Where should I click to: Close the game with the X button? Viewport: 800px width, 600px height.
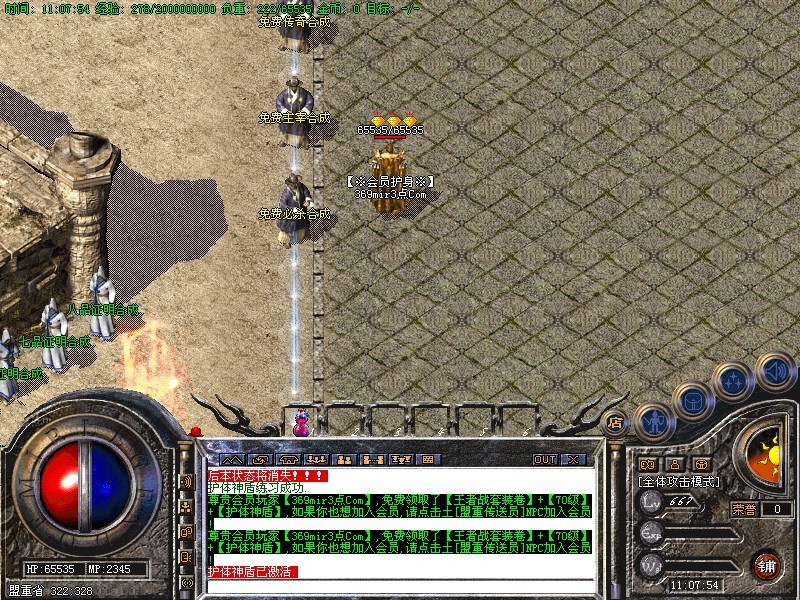(573, 460)
